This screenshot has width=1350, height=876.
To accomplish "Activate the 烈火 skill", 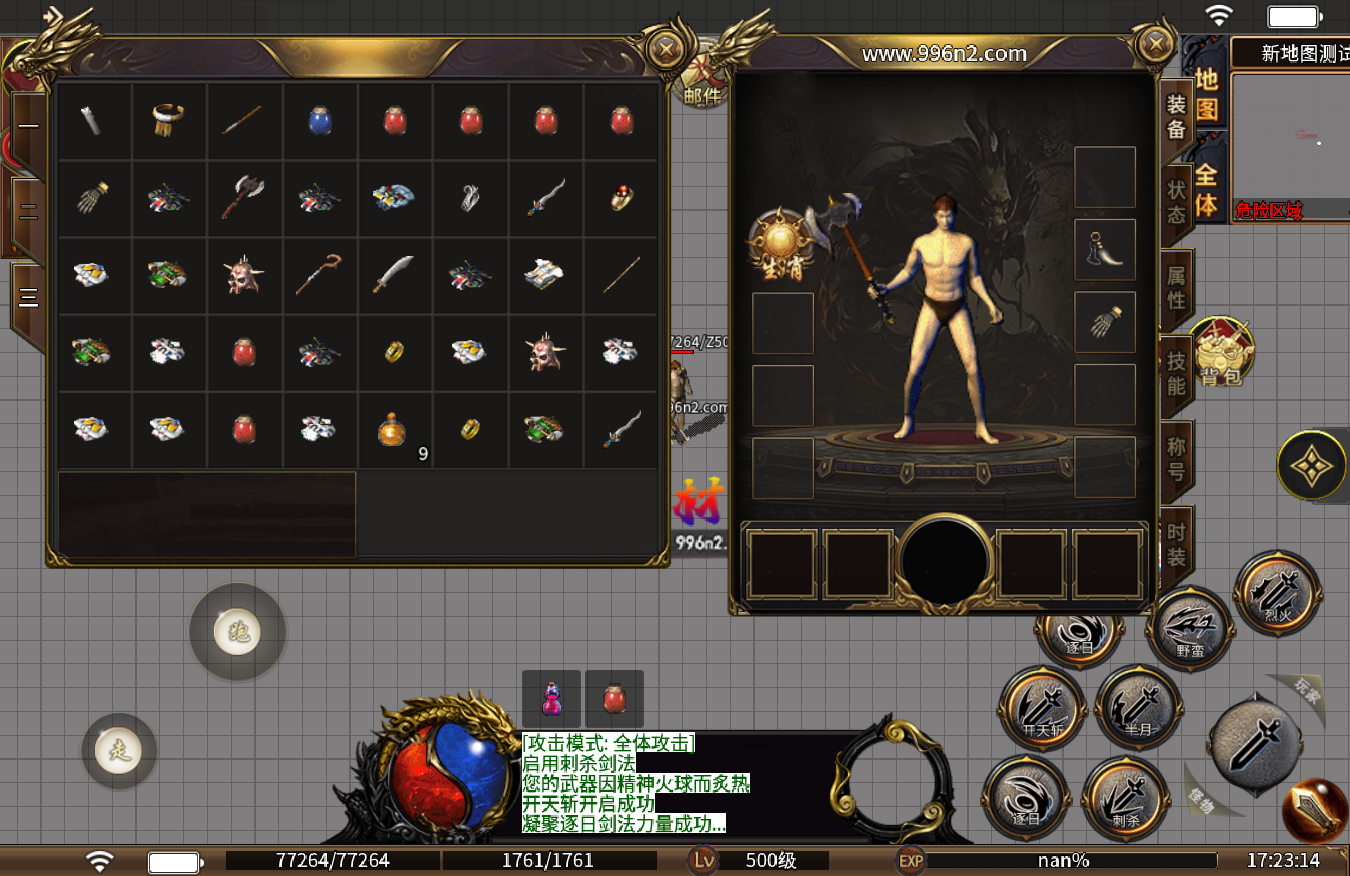I will pyautogui.click(x=1277, y=593).
